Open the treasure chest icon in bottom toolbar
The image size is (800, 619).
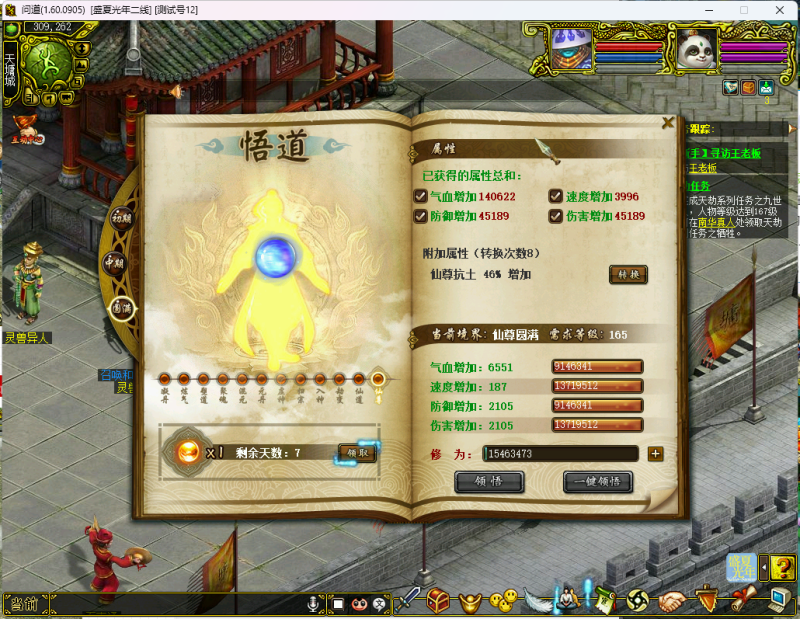click(x=439, y=600)
